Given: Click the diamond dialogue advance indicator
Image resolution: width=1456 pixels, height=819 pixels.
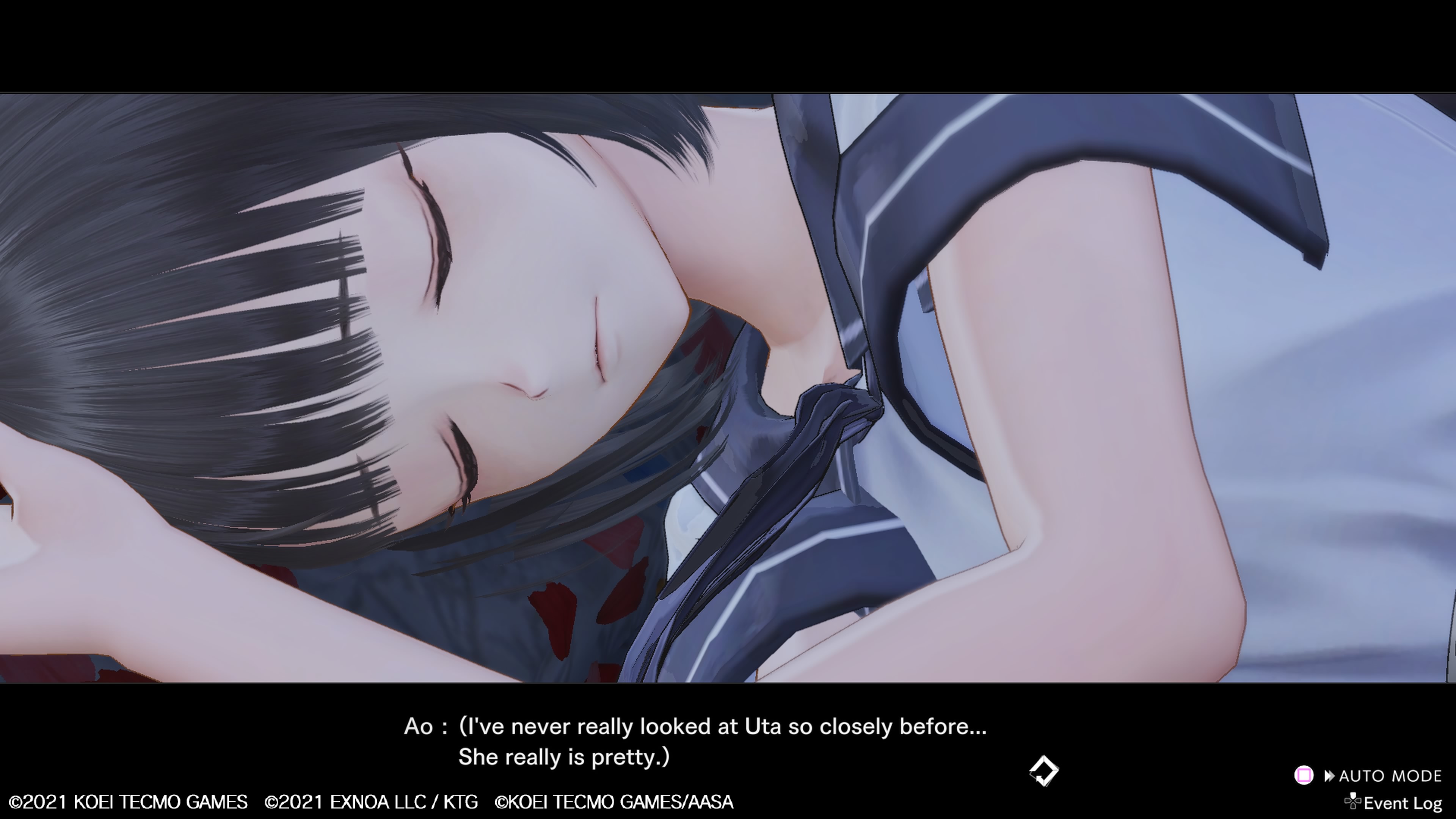Looking at the screenshot, I should [x=1043, y=771].
